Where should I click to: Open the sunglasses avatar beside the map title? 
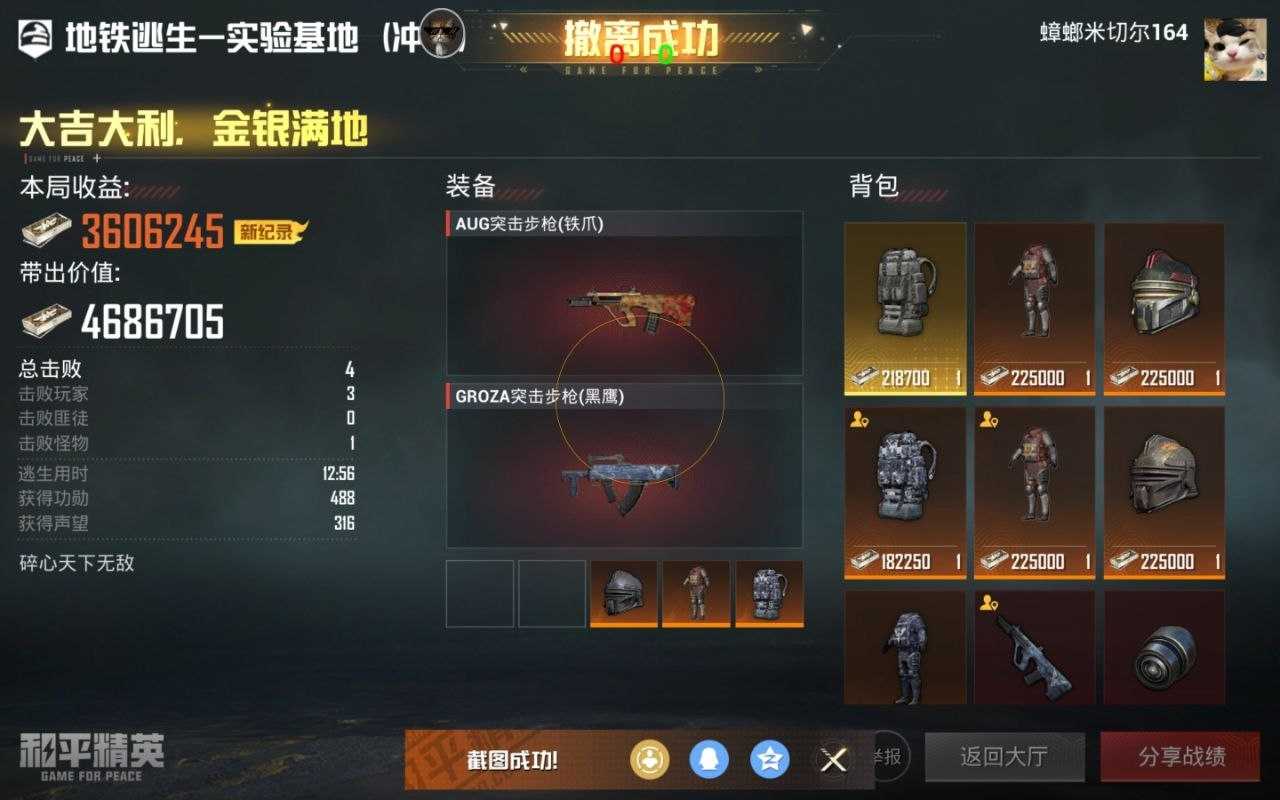(x=442, y=34)
